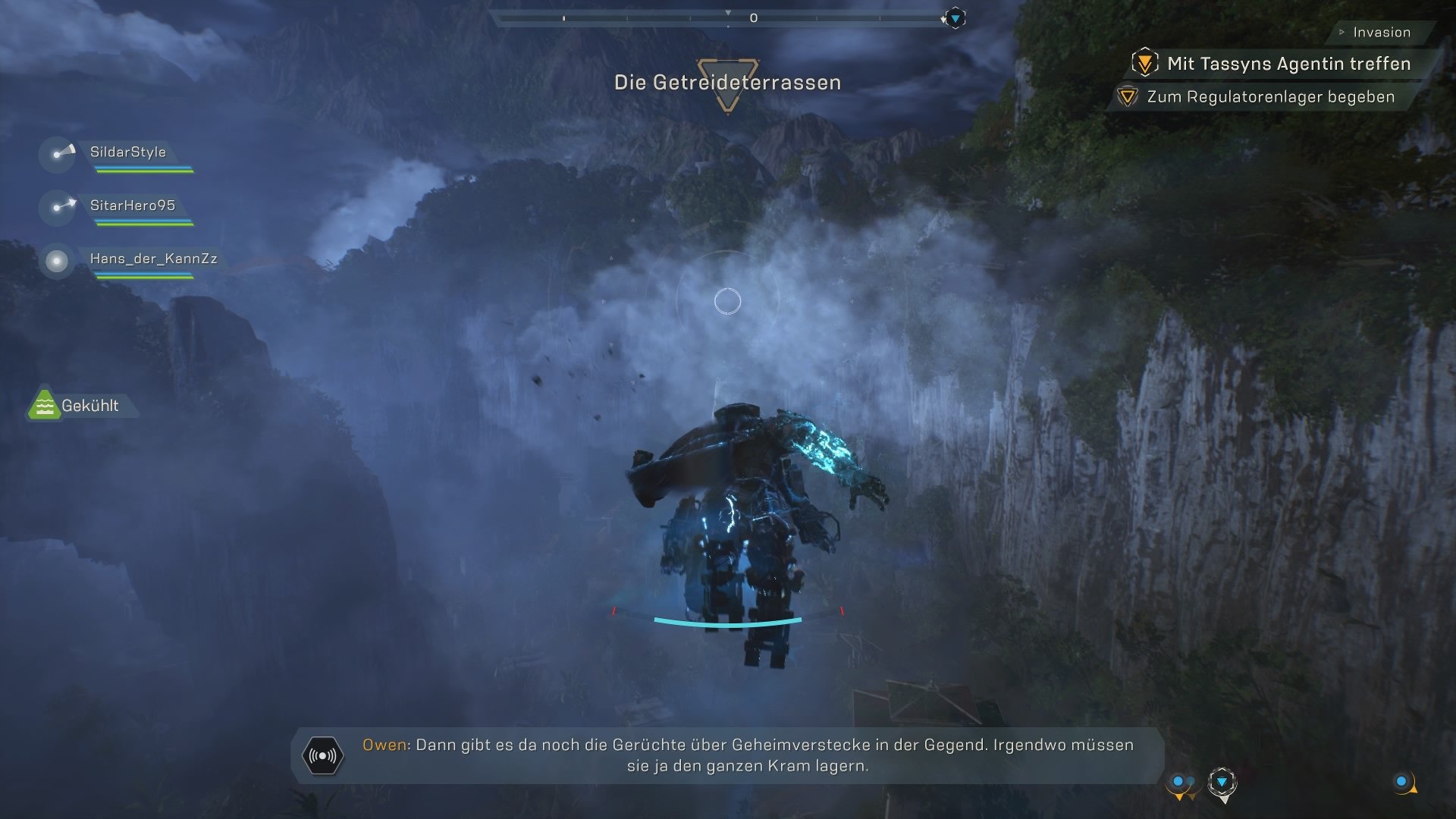Click the Gekühlt status effect icon

click(x=45, y=405)
